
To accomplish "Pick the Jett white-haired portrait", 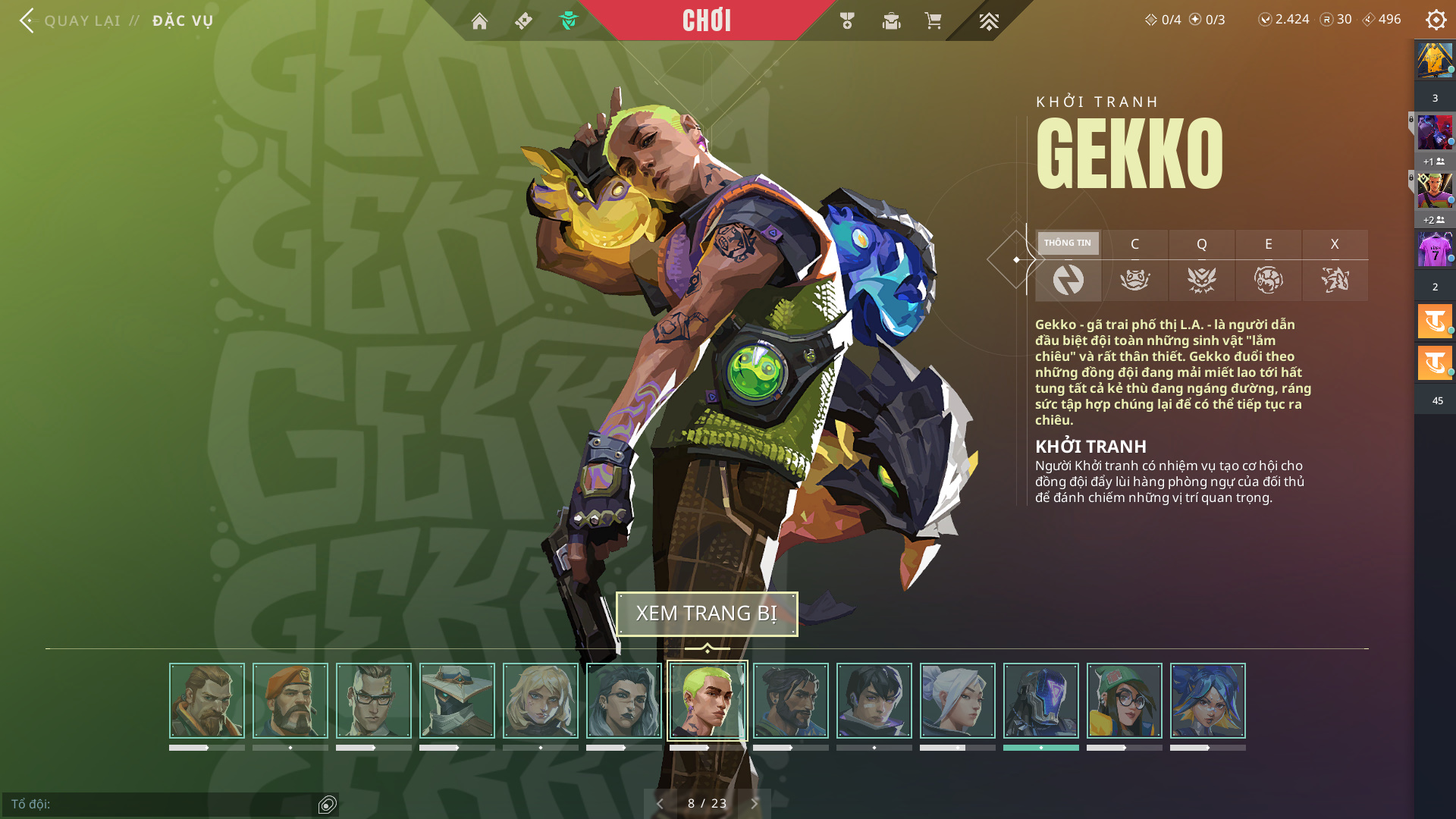I will tap(958, 701).
